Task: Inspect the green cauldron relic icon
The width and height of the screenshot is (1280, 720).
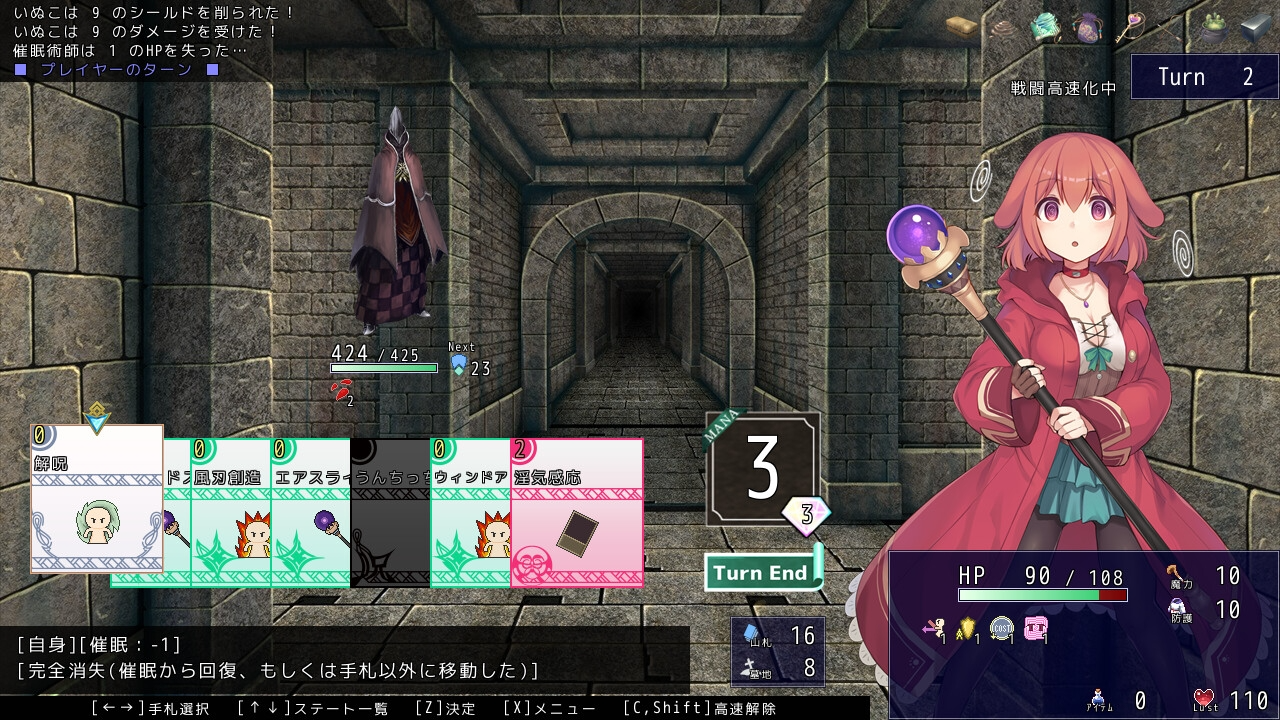Action: [1213, 27]
